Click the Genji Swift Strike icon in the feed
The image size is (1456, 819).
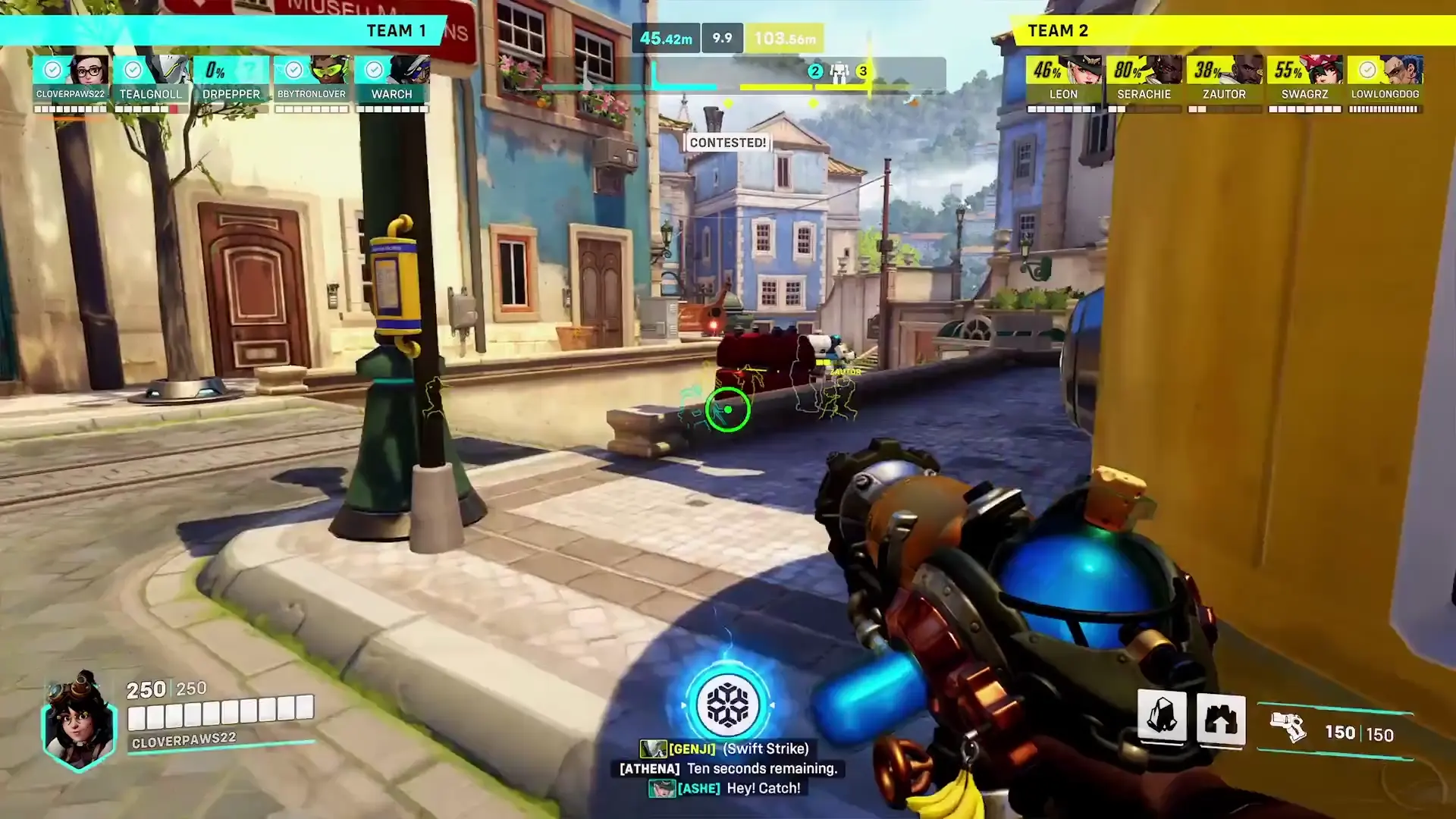(654, 748)
